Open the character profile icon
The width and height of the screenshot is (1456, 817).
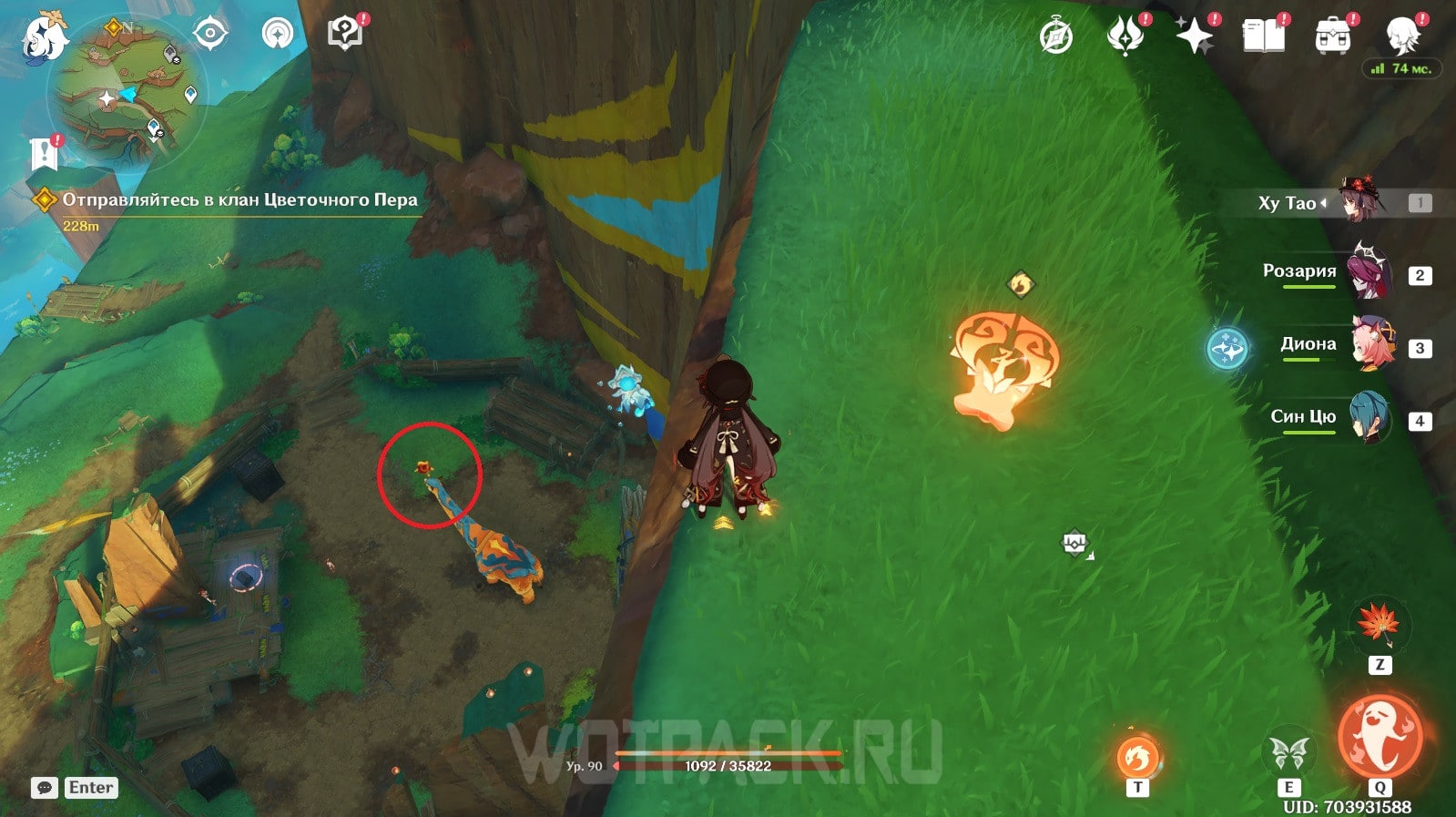click(1402, 36)
